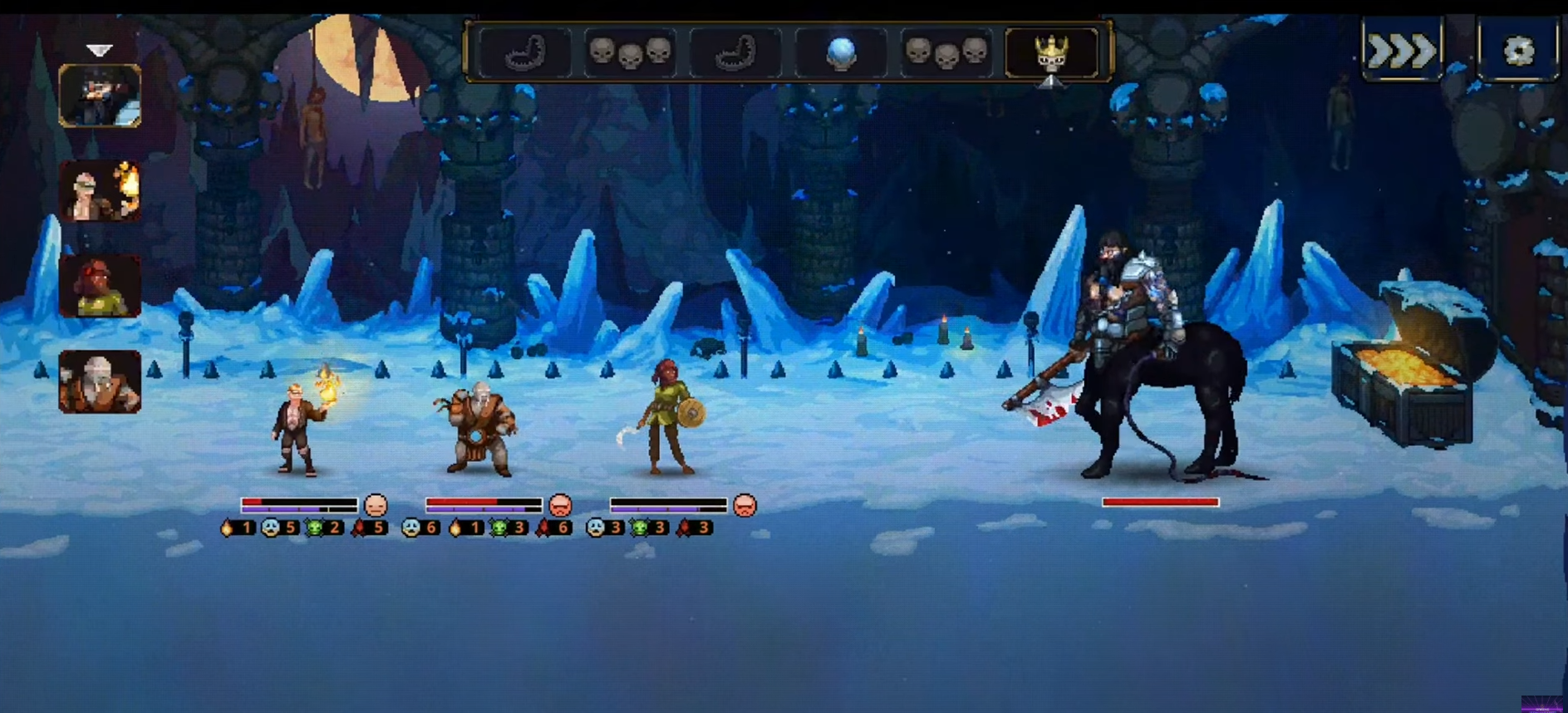This screenshot has height=713, width=1568.
Task: Click the crowned skull boss stage icon
Action: (1051, 52)
